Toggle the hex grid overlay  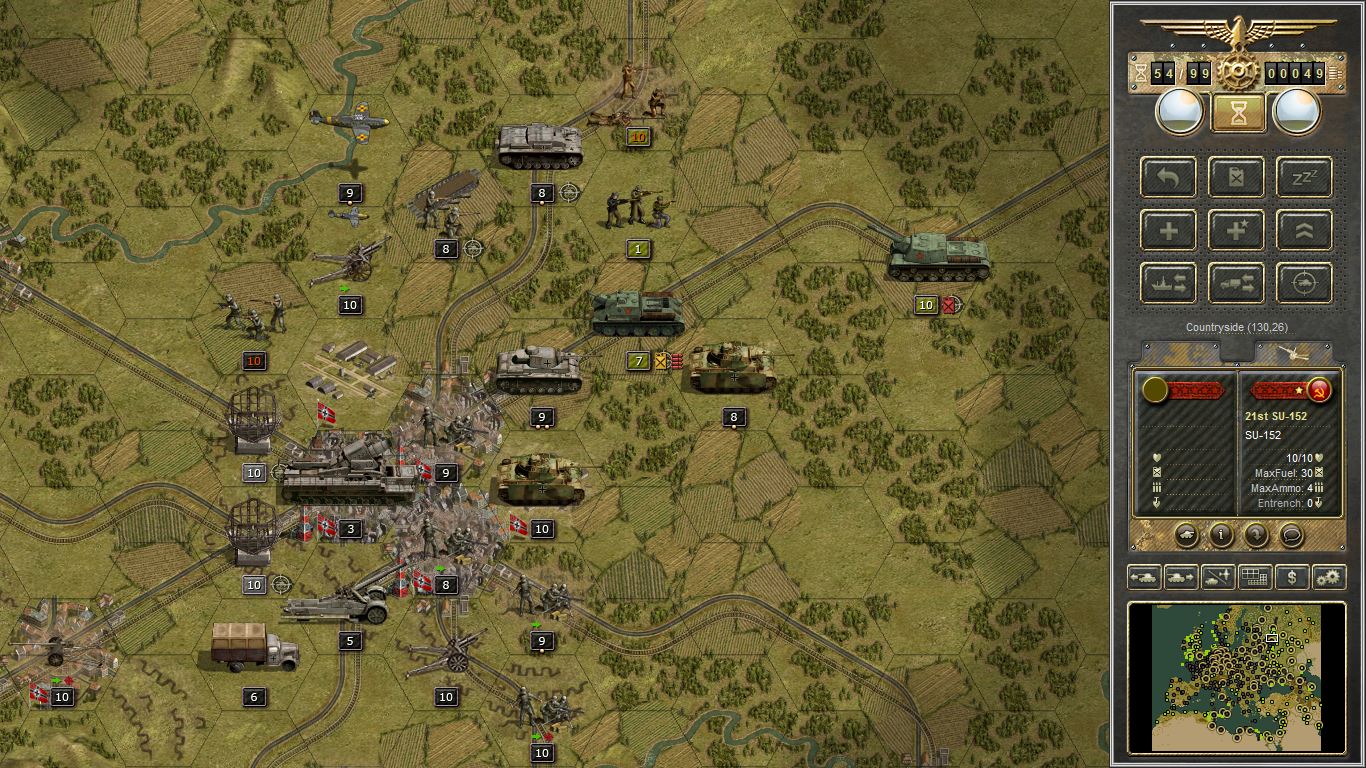tap(1254, 577)
